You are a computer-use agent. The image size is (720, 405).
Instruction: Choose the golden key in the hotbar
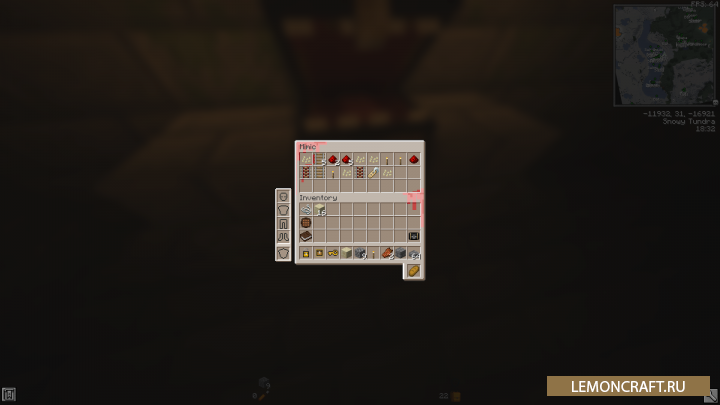(333, 254)
